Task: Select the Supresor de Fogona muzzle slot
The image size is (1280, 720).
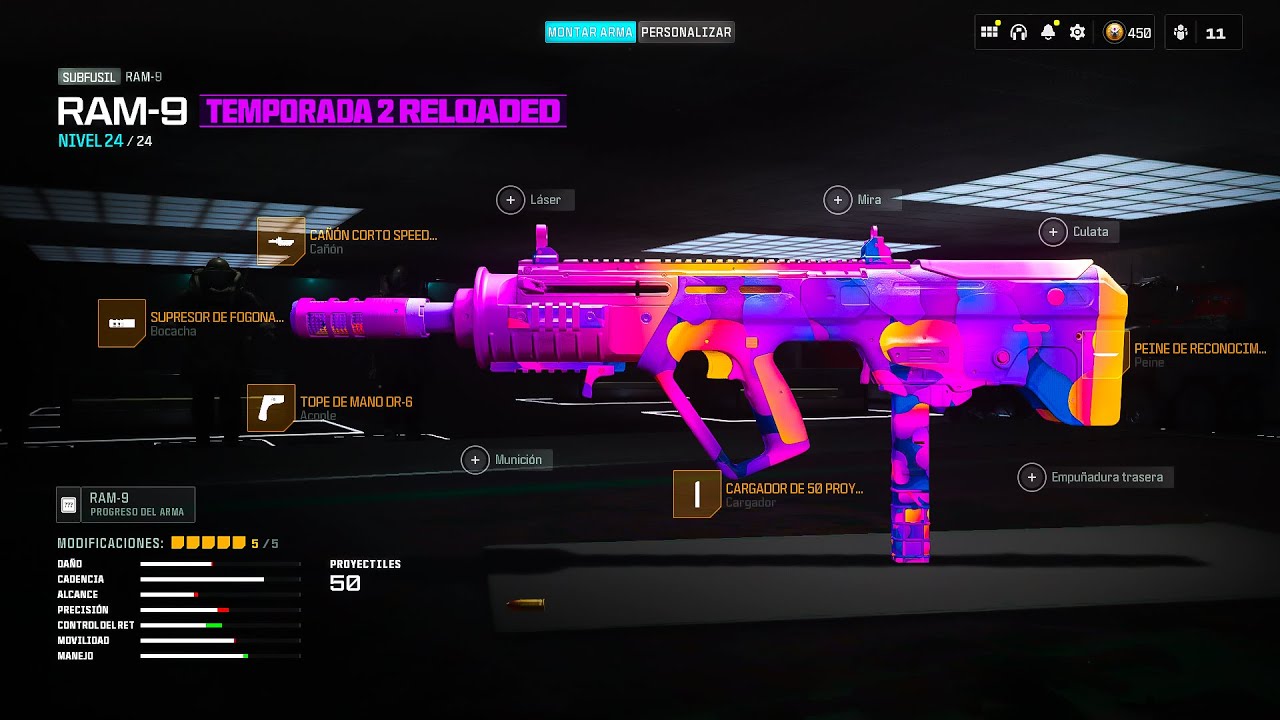Action: click(122, 323)
